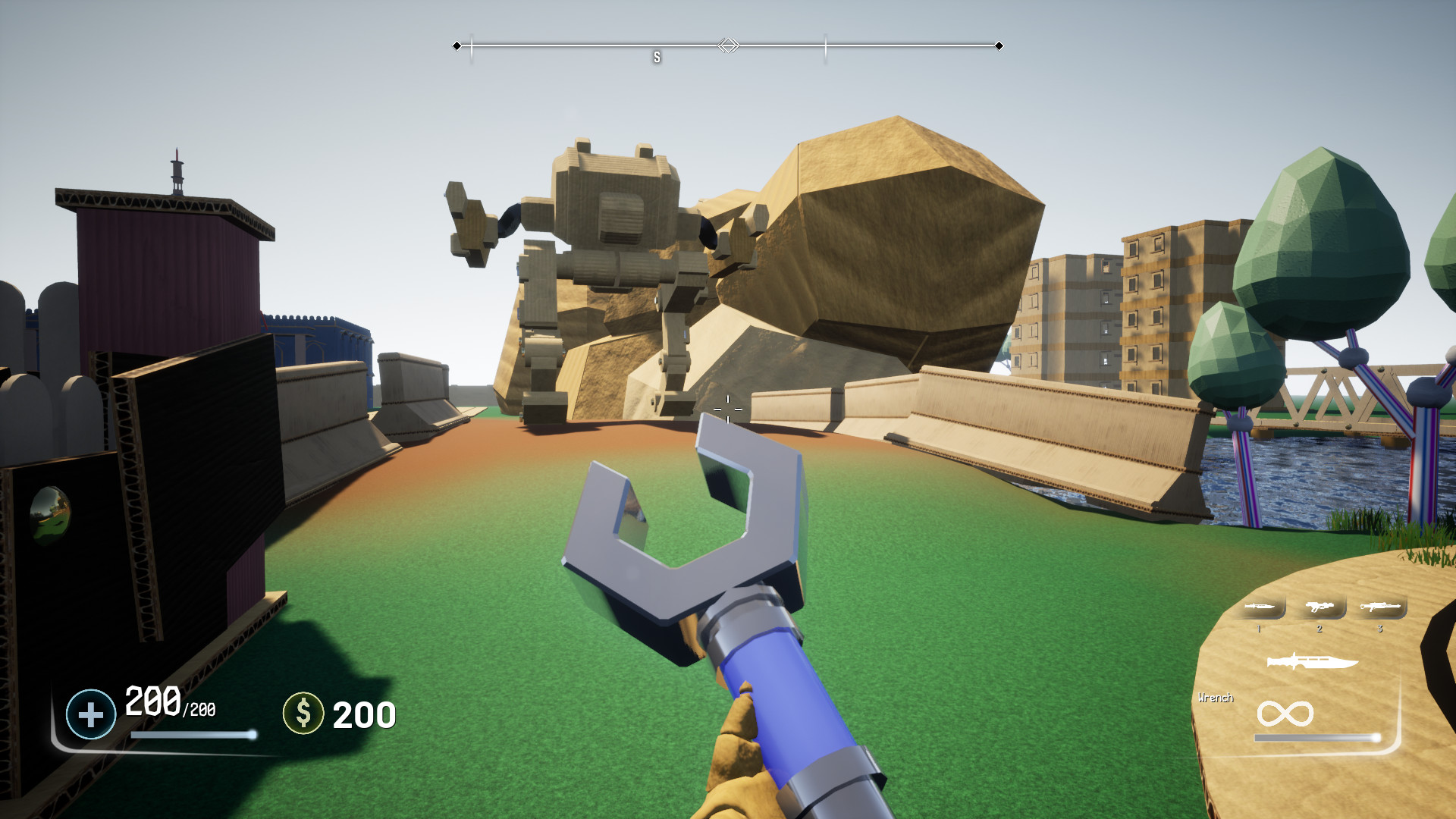Click the right black diamond on the compass bar
The width and height of the screenshot is (1456, 819).
999,45
